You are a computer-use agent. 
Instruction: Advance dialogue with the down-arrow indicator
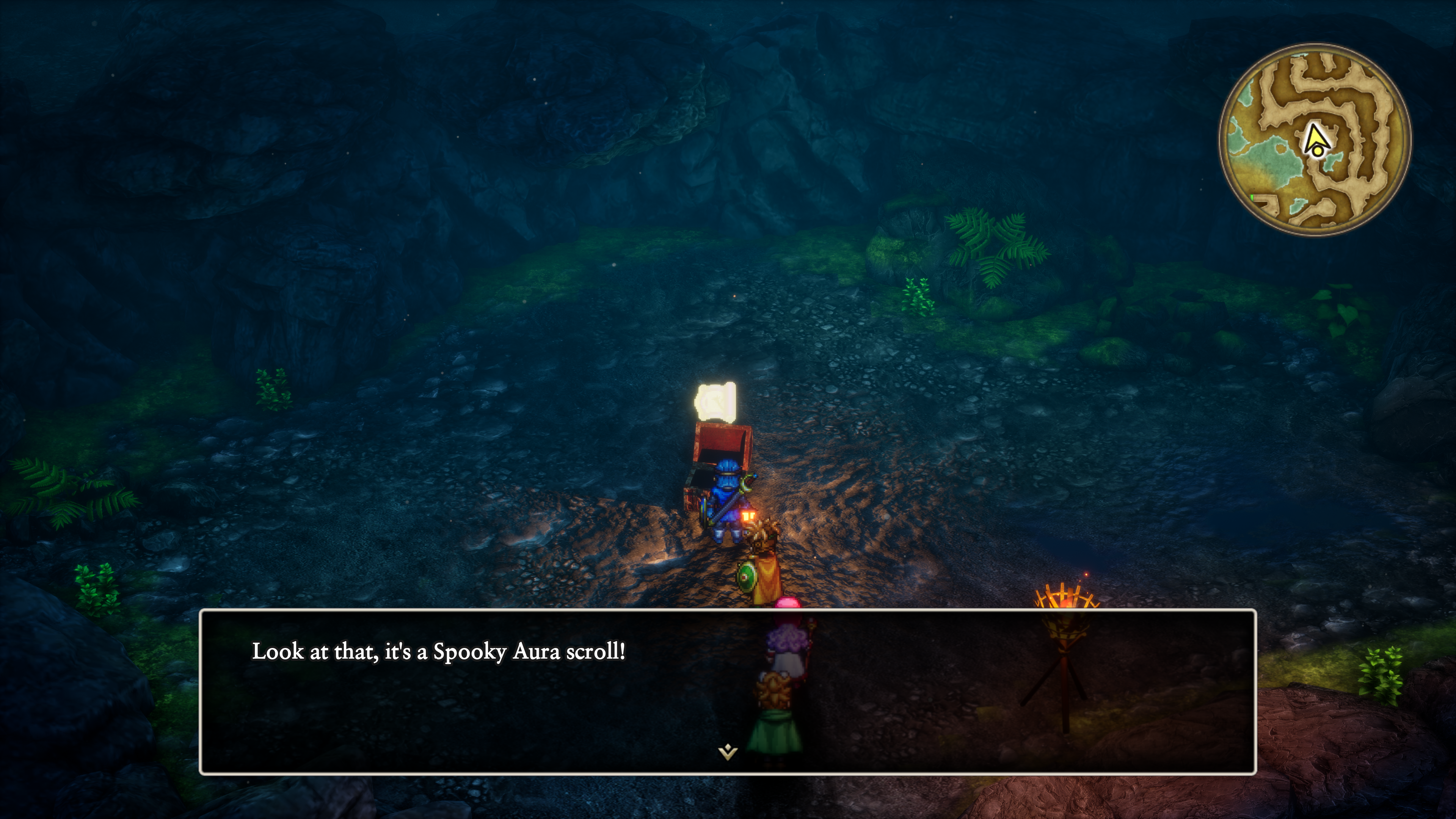pos(728,752)
